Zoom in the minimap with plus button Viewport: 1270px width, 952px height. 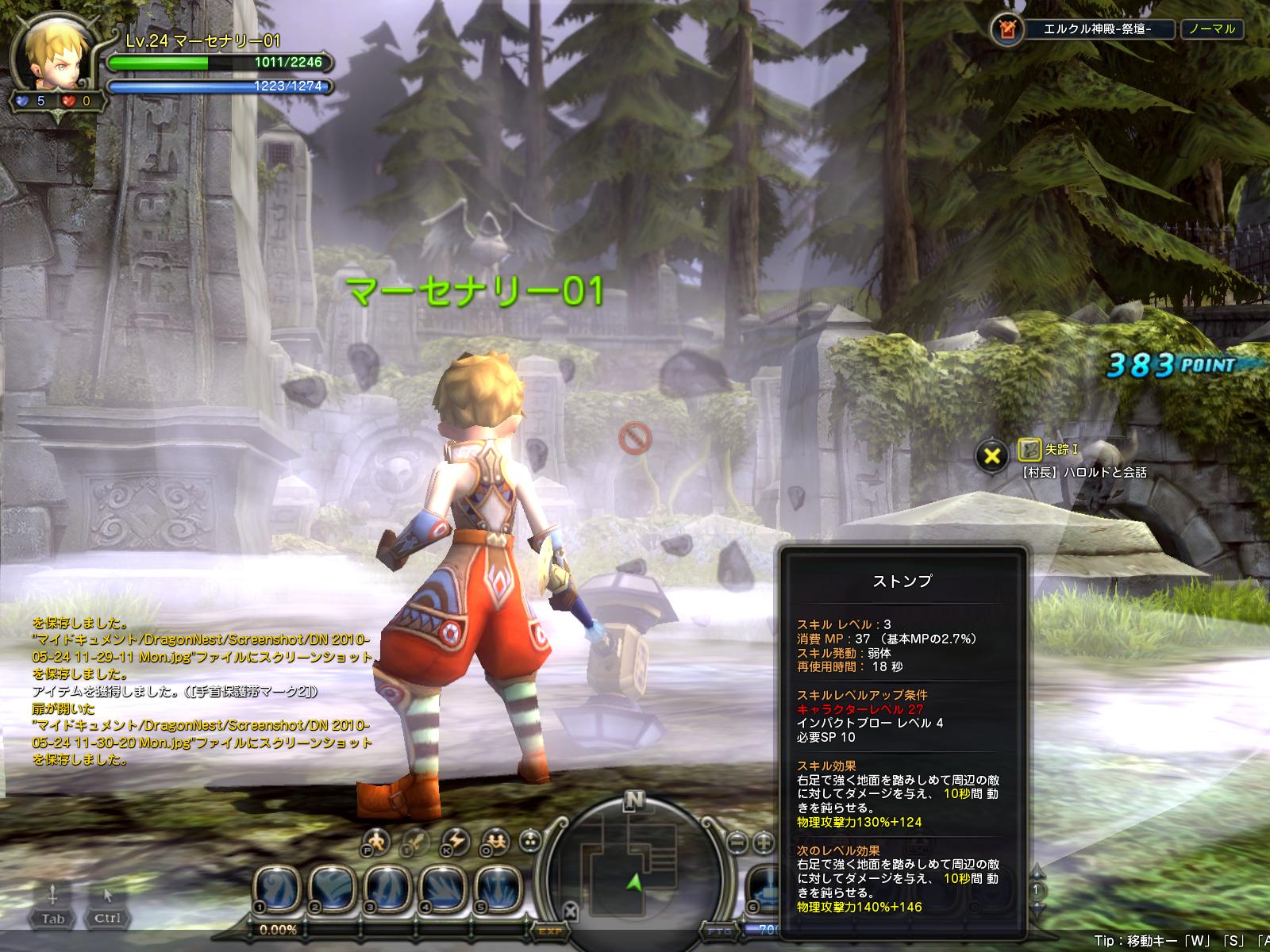(764, 842)
